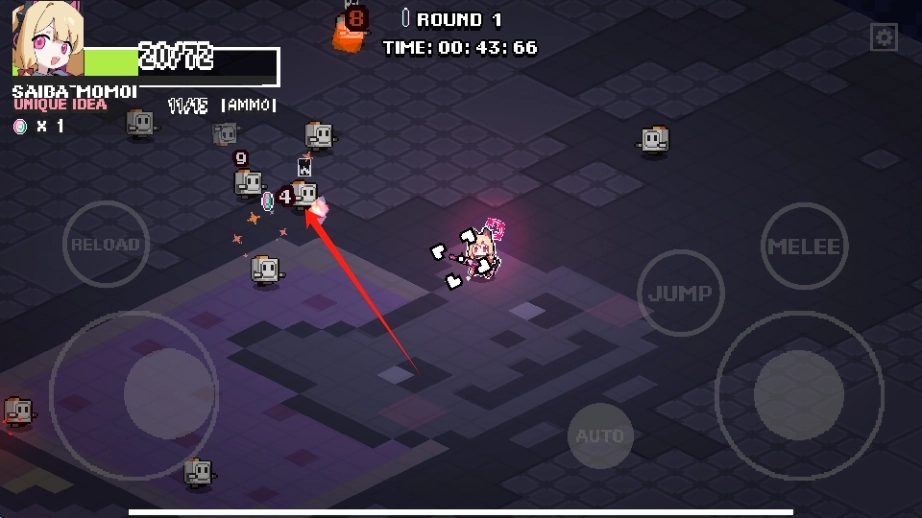
Task: Tap the JUMP button
Action: pos(680,293)
